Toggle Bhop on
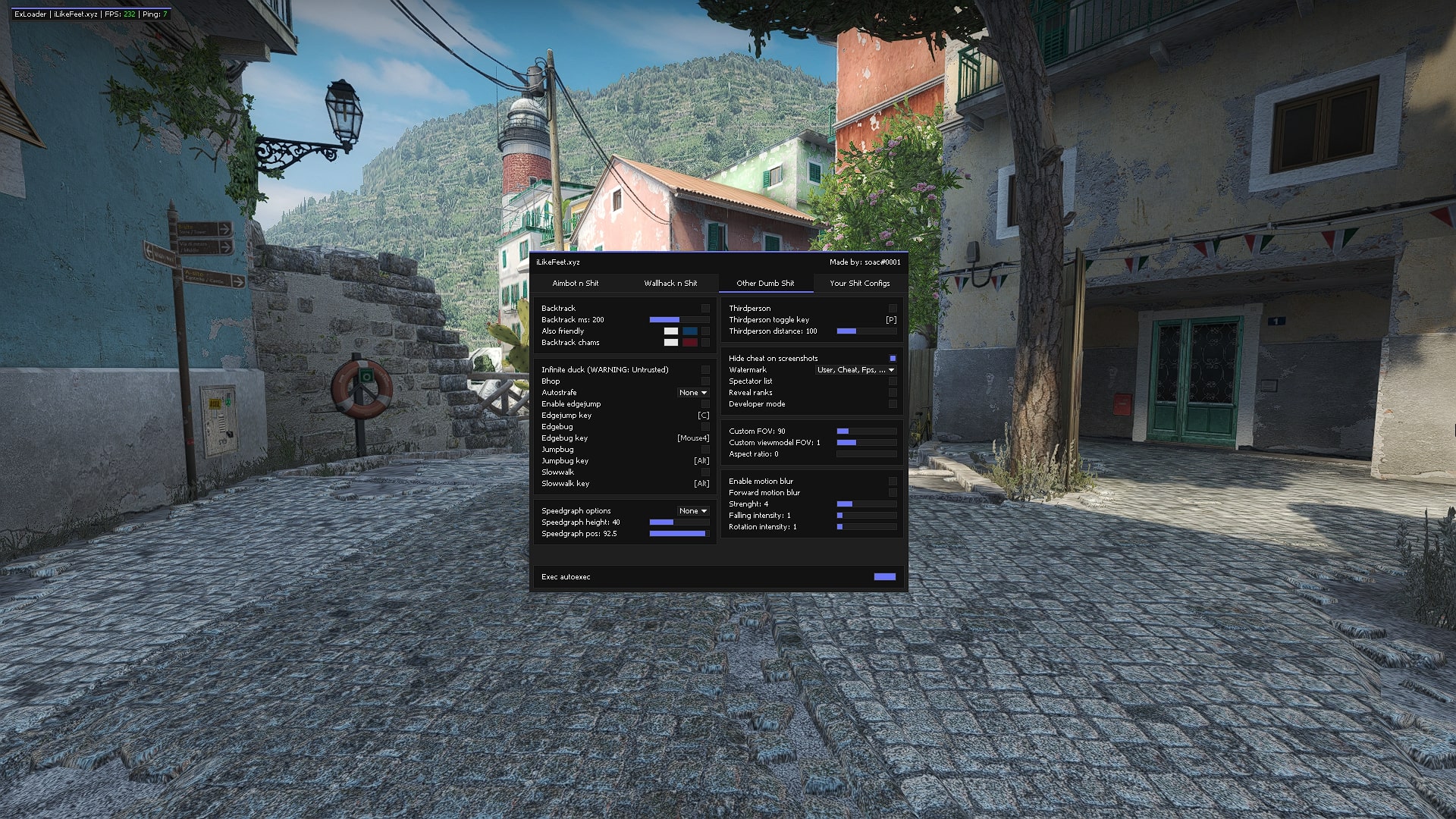Screen dimensions: 1456x819 (x=704, y=381)
